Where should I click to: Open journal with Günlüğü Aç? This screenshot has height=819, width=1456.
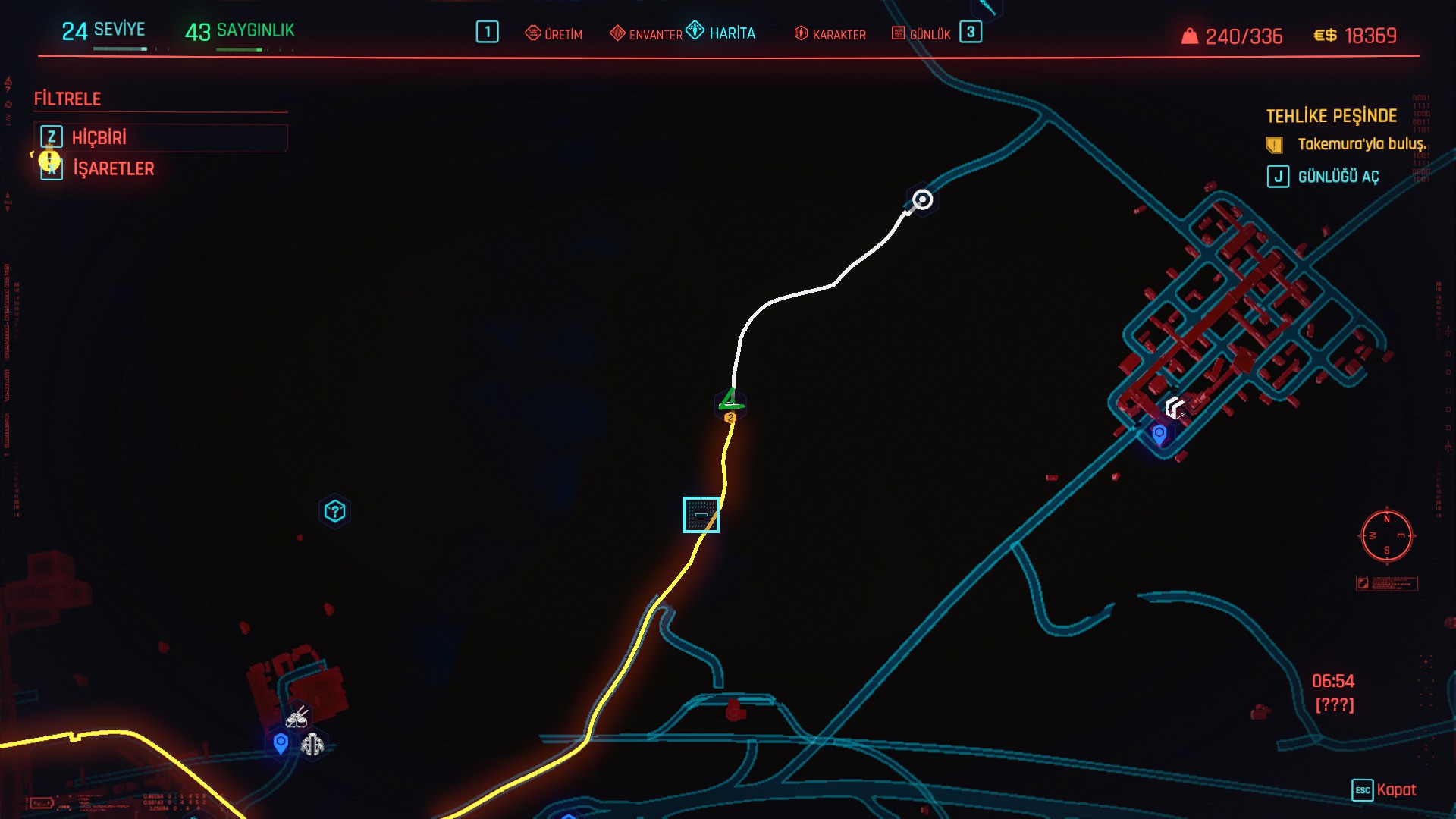(1338, 177)
